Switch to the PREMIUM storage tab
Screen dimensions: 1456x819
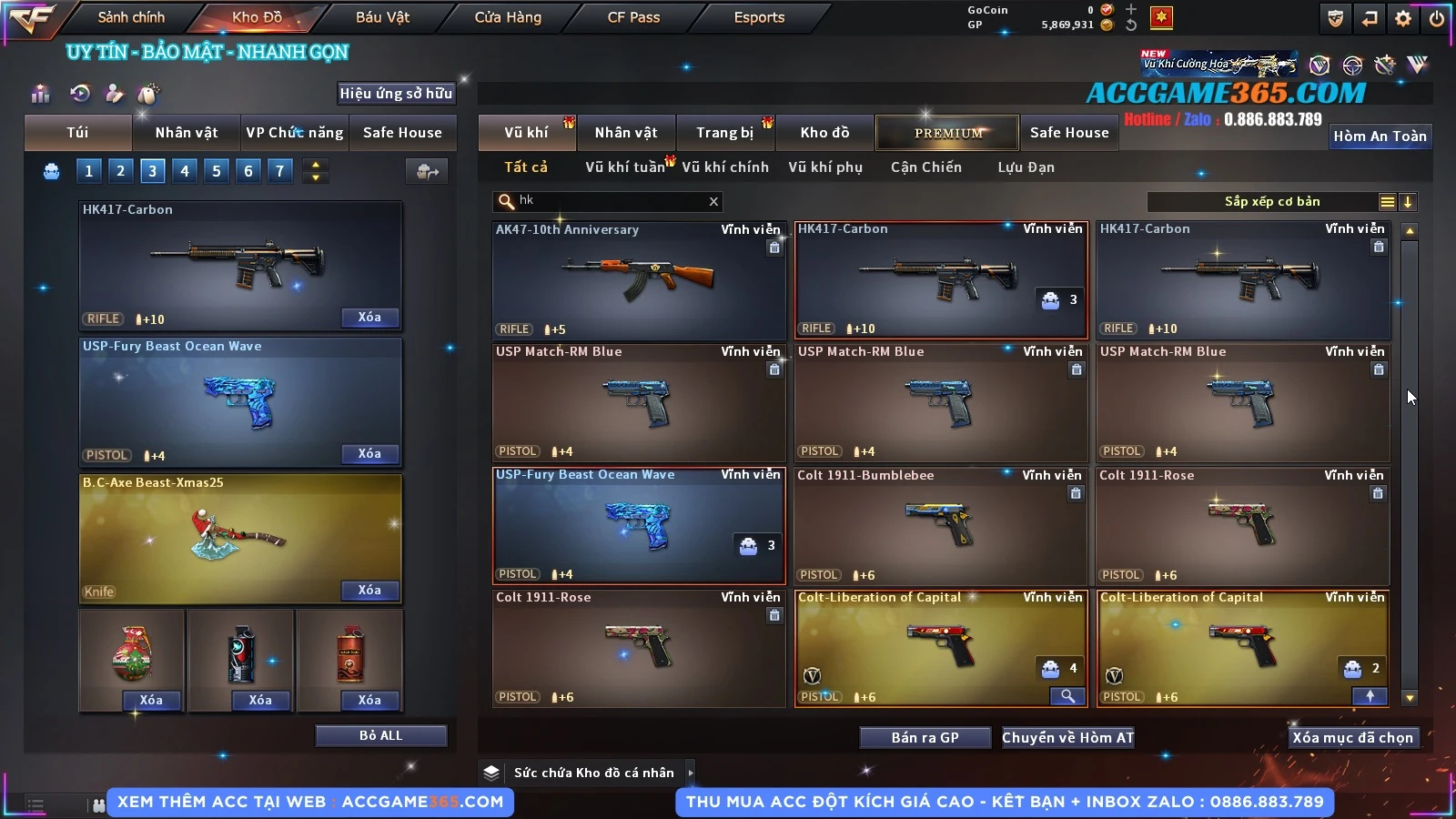coord(947,133)
